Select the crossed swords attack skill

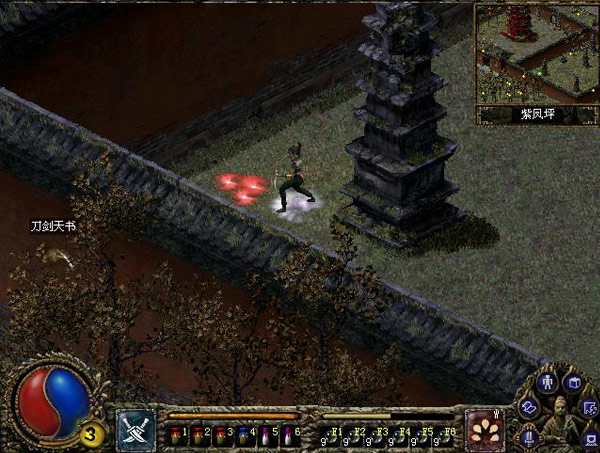pos(136,429)
